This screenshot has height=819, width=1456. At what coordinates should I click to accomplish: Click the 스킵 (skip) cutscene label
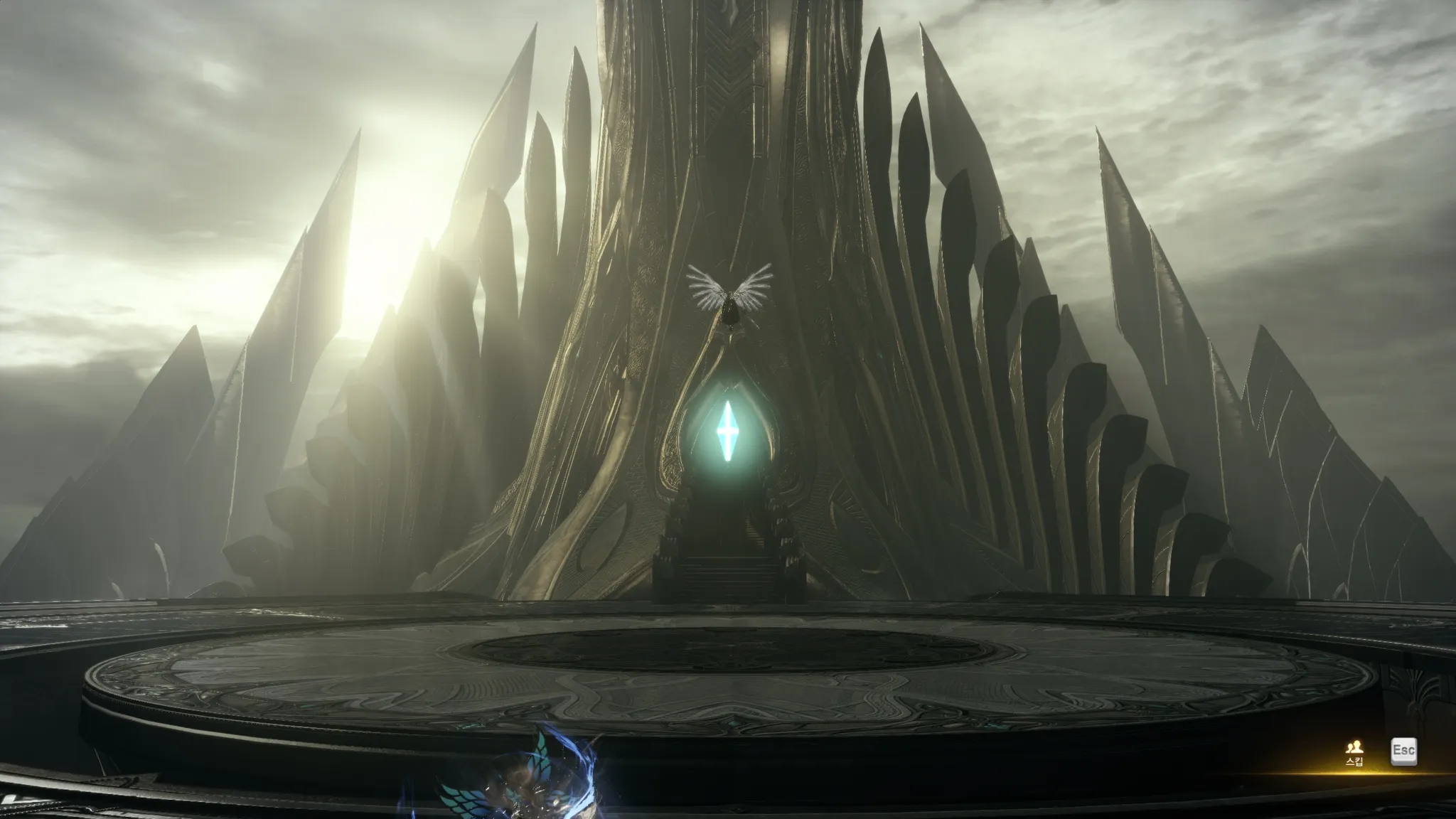1354,761
